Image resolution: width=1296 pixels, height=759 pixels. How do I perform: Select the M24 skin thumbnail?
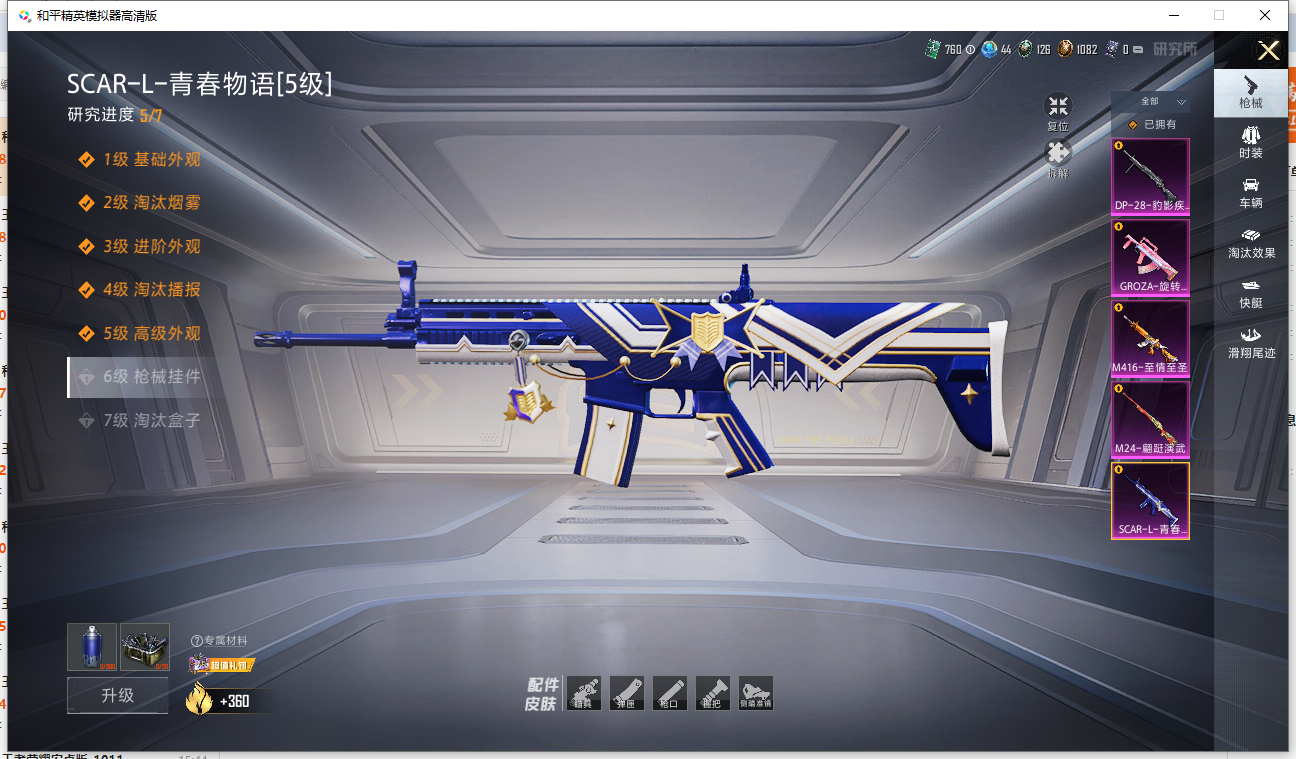click(1150, 419)
